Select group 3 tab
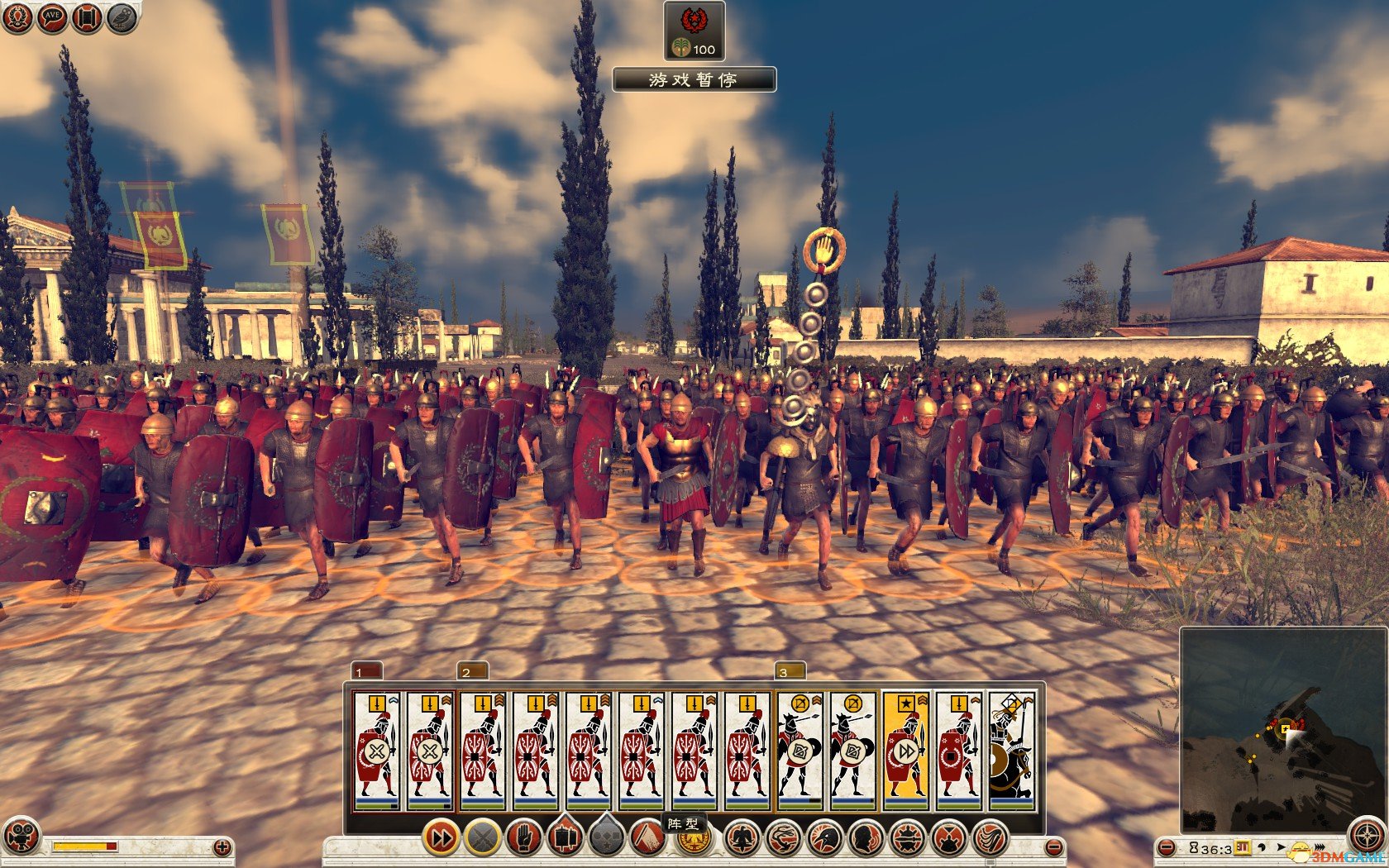Image resolution: width=1389 pixels, height=868 pixels. (790, 671)
